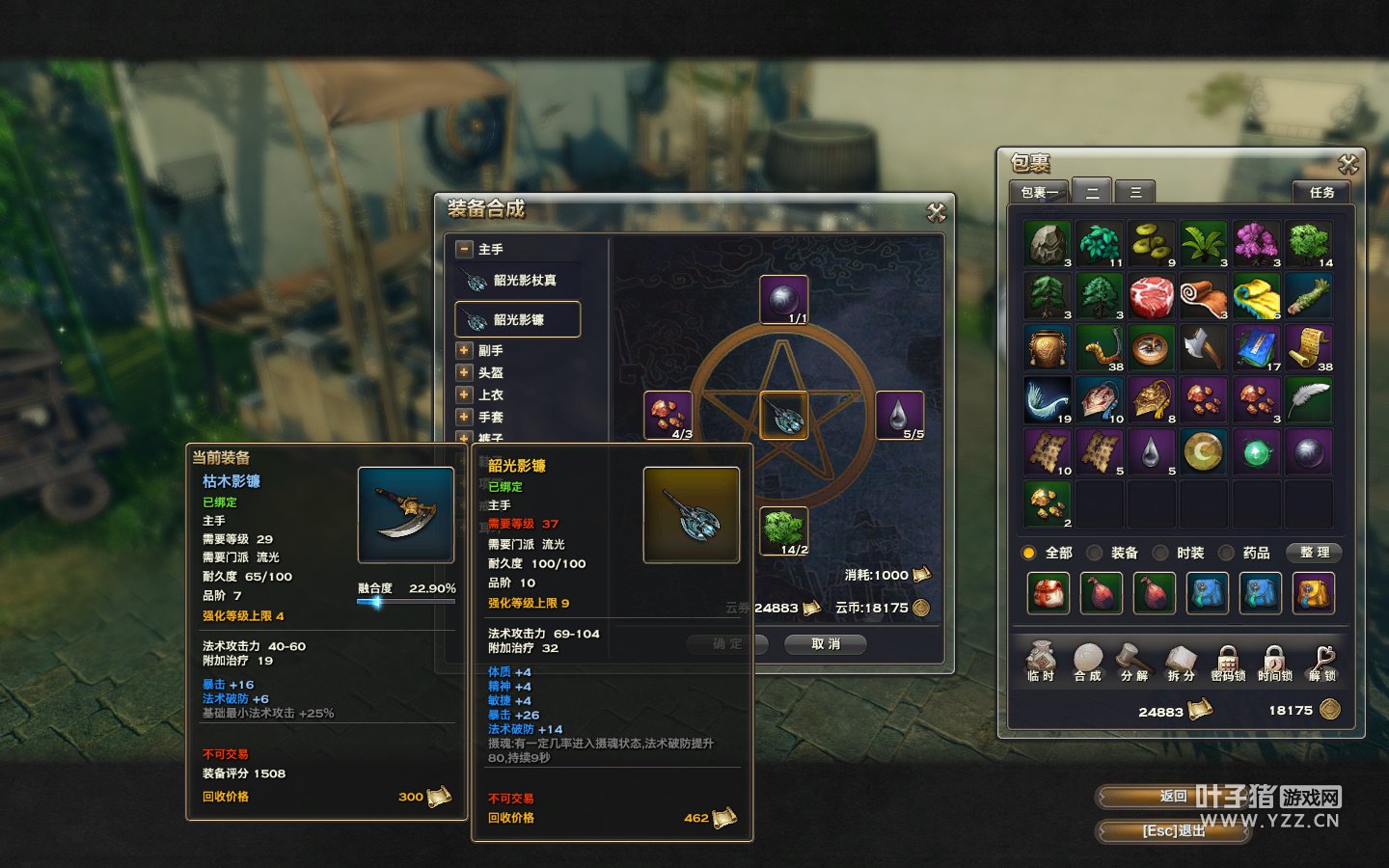This screenshot has height=868, width=1389.
Task: Filter inventory by 装备
Action: pyautogui.click(x=1095, y=553)
